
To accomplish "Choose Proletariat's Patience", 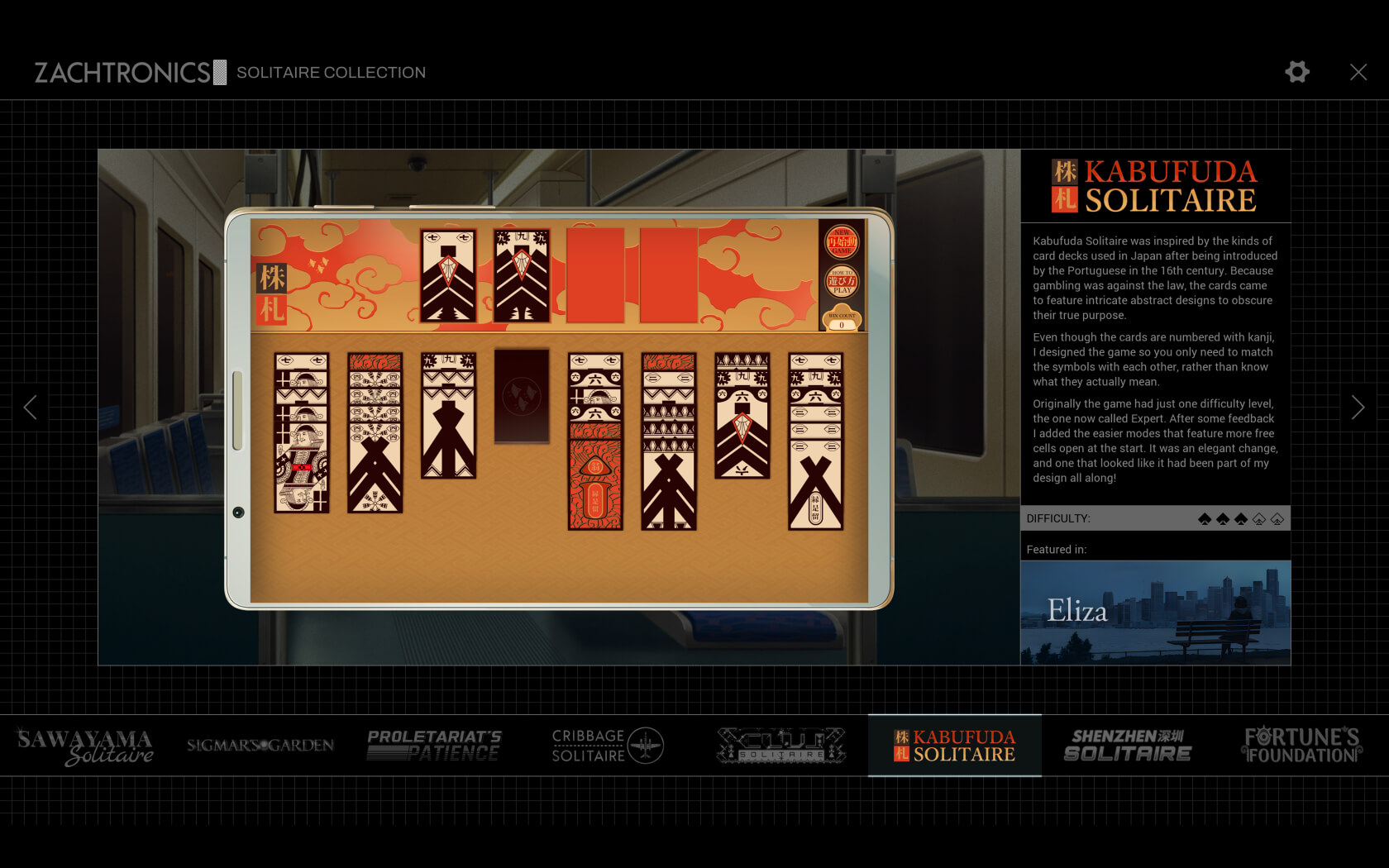I will click(x=434, y=746).
